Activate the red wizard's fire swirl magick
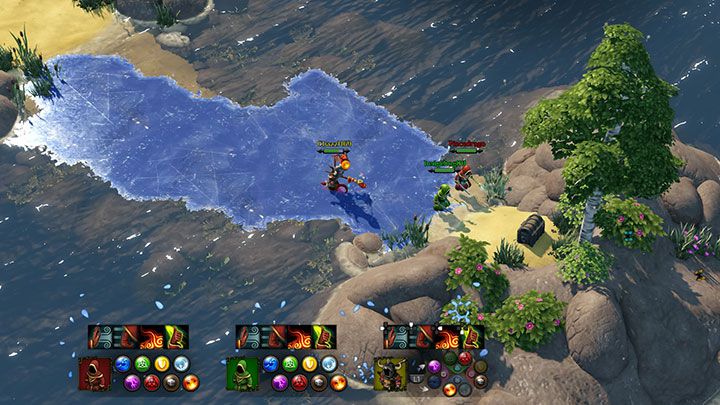The height and width of the screenshot is (405, 720). click(x=152, y=337)
